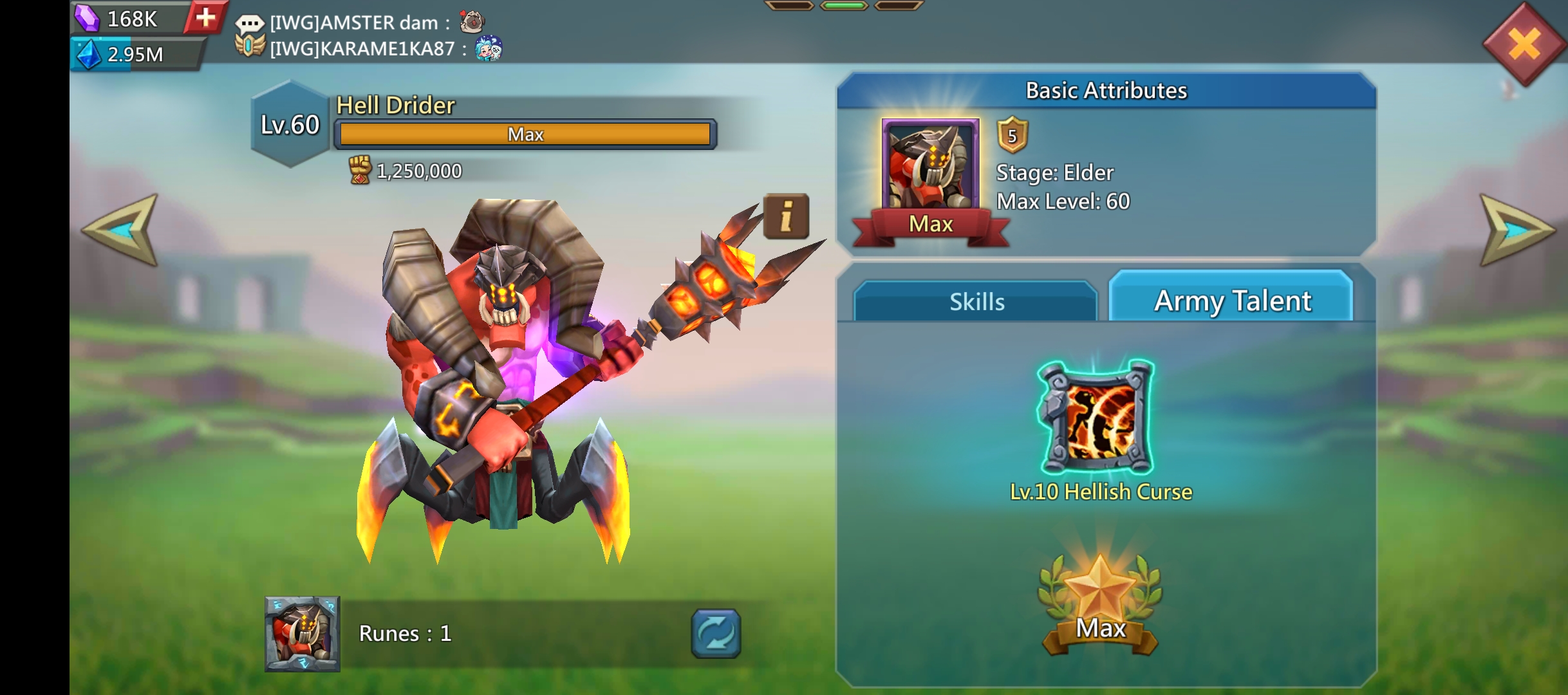Show the previous monster with left arrow

[x=122, y=230]
